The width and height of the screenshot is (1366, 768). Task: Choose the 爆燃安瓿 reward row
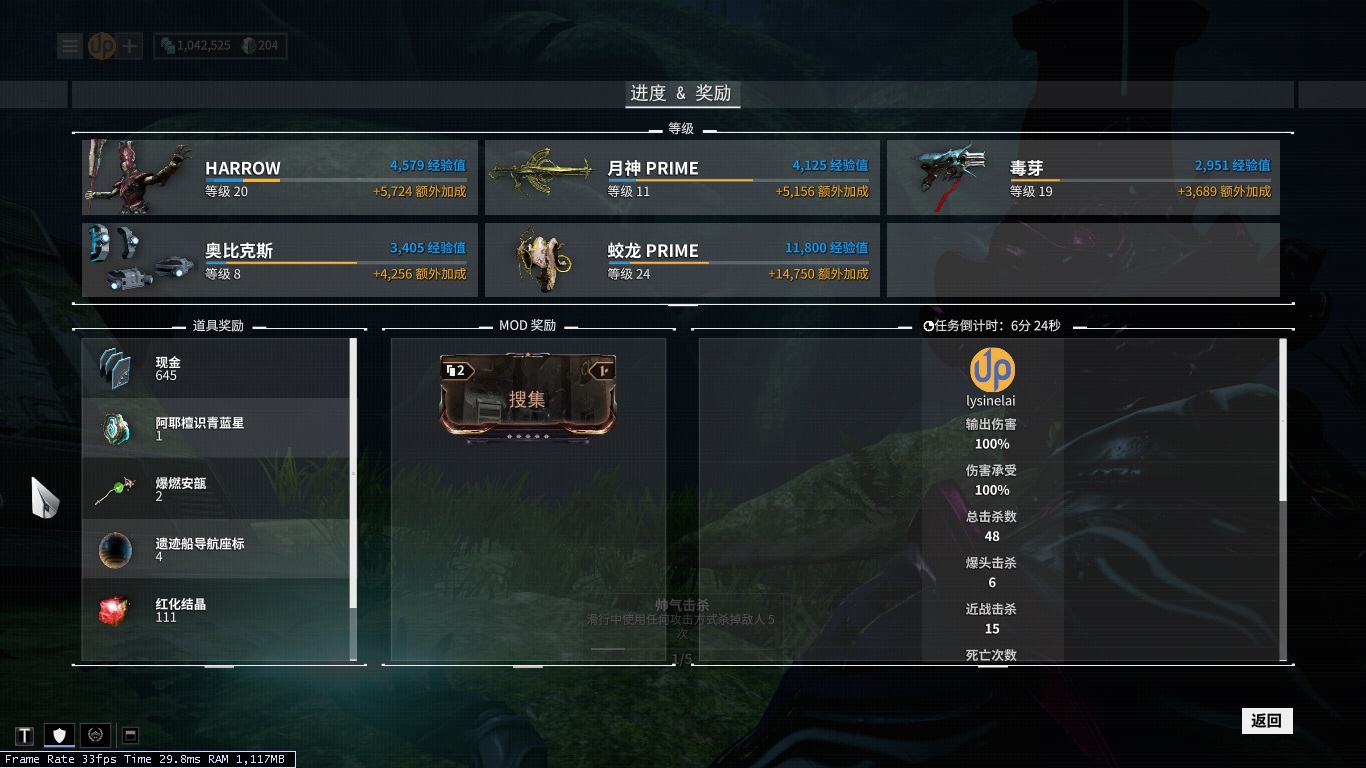(x=216, y=489)
